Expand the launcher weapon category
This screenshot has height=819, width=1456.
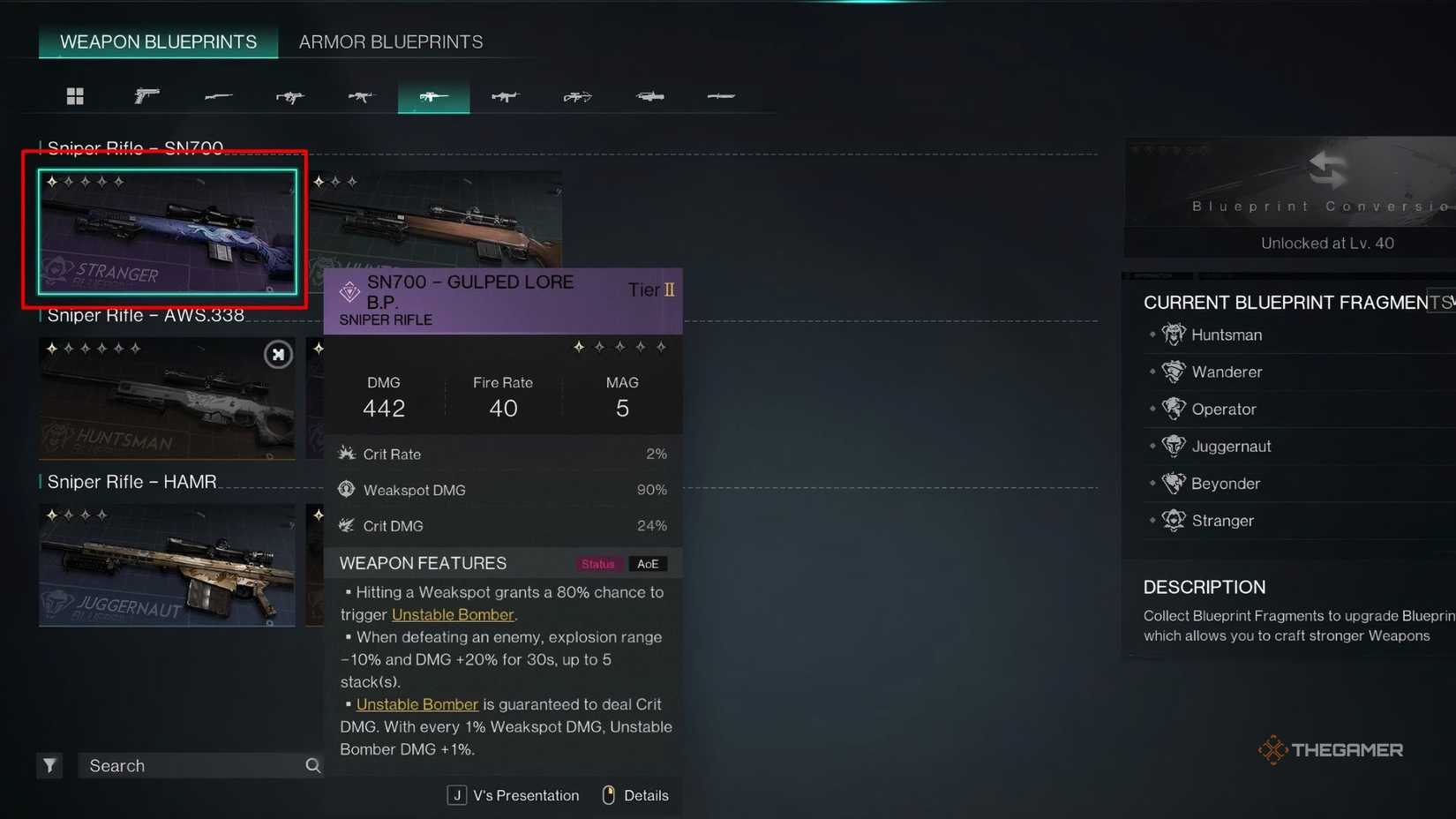pyautogui.click(x=649, y=96)
